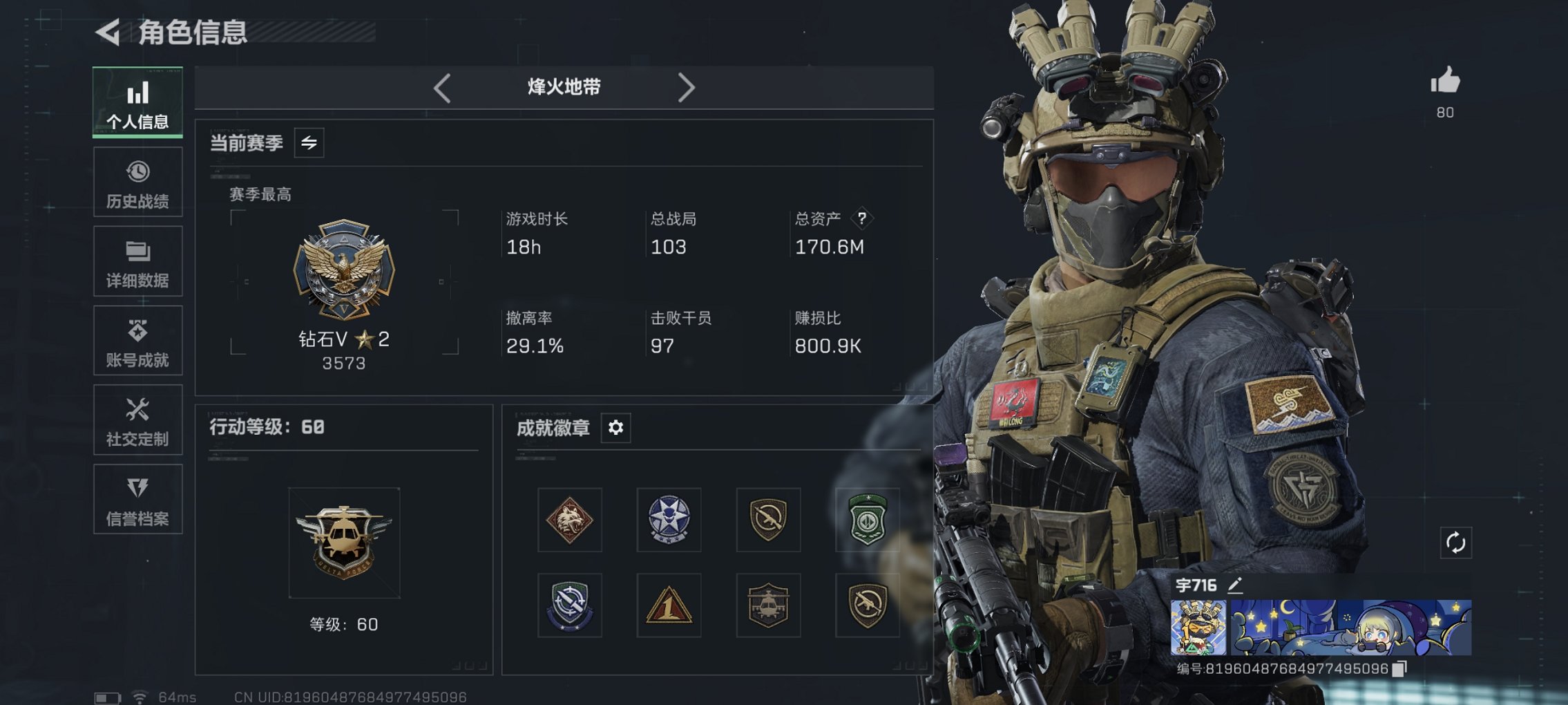Open the 信誉档案 panel
The height and width of the screenshot is (705, 1568).
click(137, 500)
